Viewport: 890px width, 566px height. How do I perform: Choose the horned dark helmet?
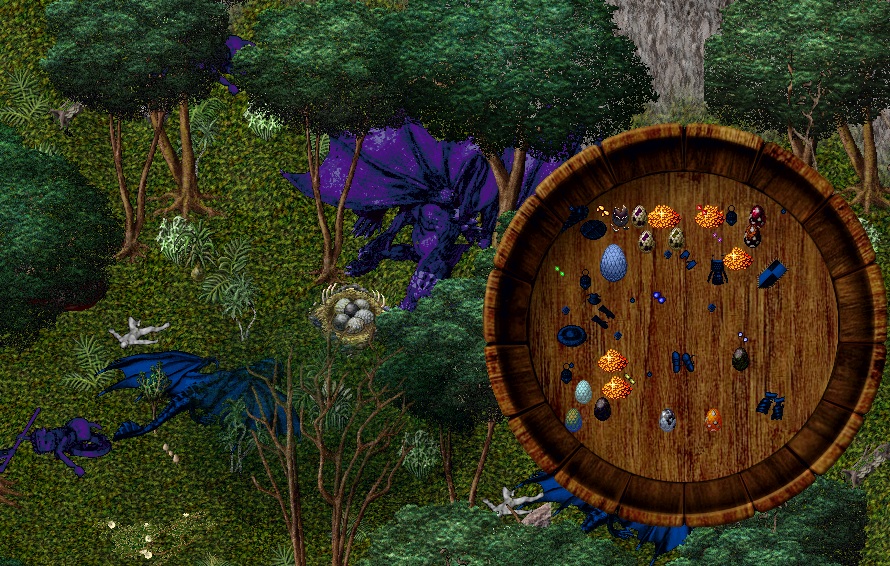[x=620, y=217]
